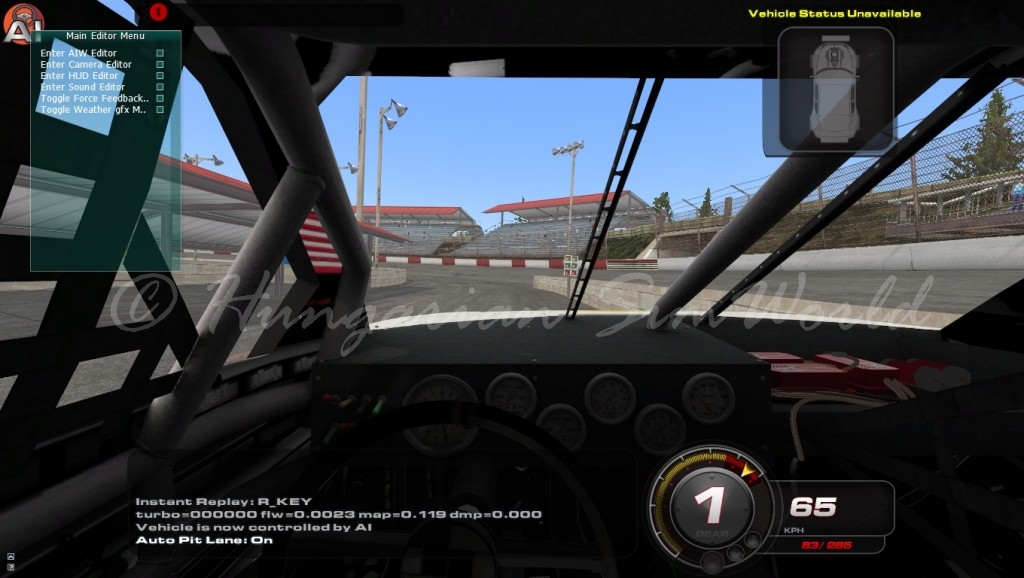Click the AI steering wheel icon
The width and height of the screenshot is (1024, 578).
[22, 23]
